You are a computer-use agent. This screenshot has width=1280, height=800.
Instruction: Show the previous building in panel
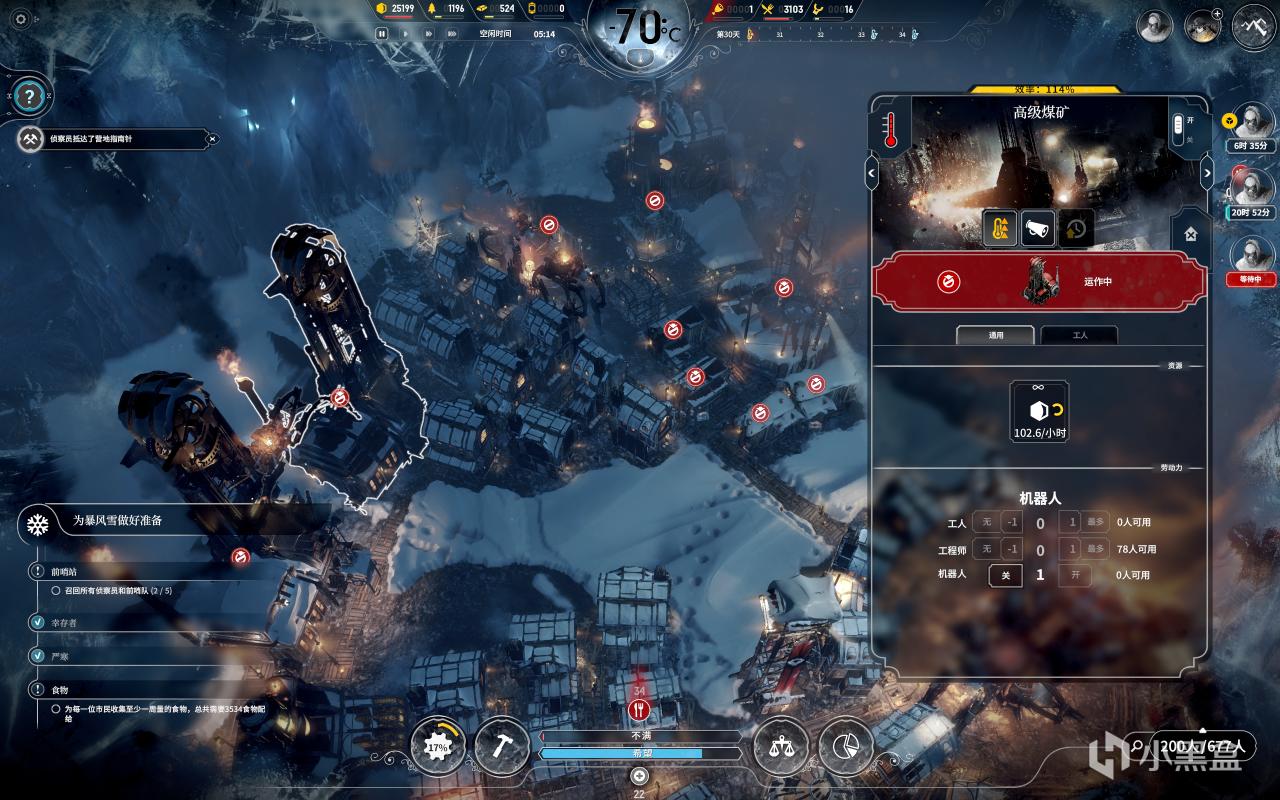click(871, 173)
